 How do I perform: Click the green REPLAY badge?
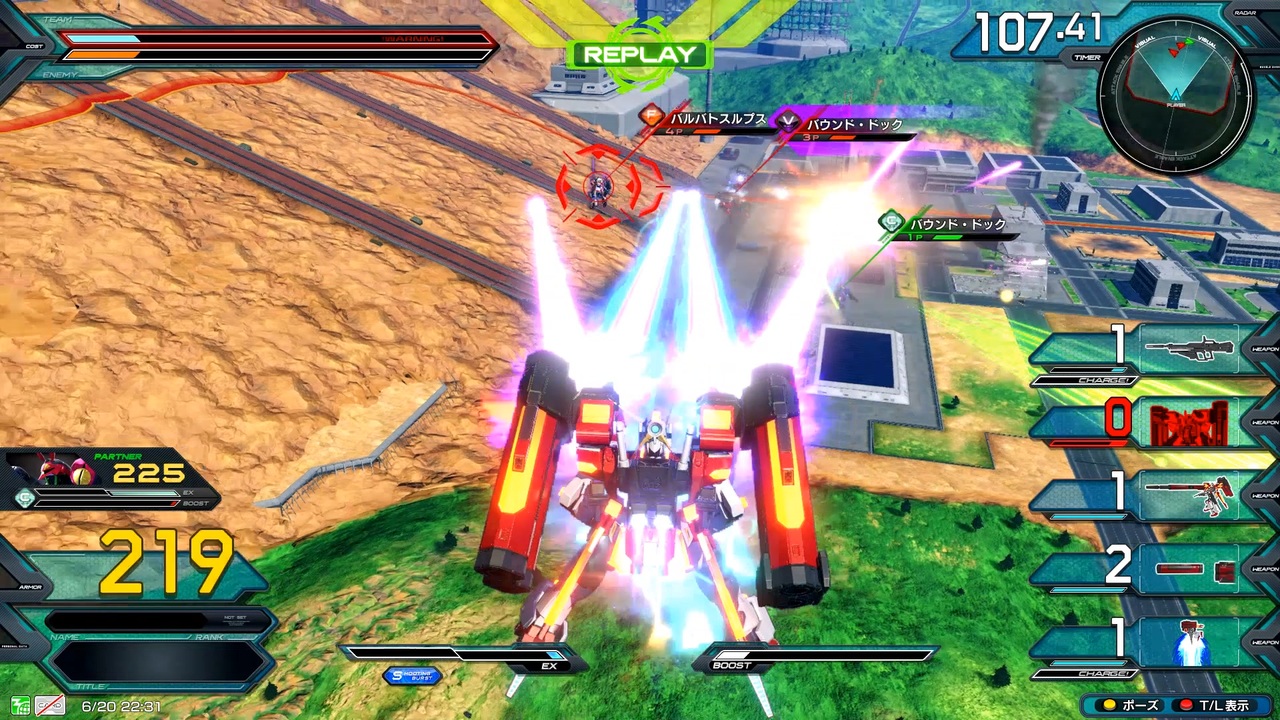(639, 55)
